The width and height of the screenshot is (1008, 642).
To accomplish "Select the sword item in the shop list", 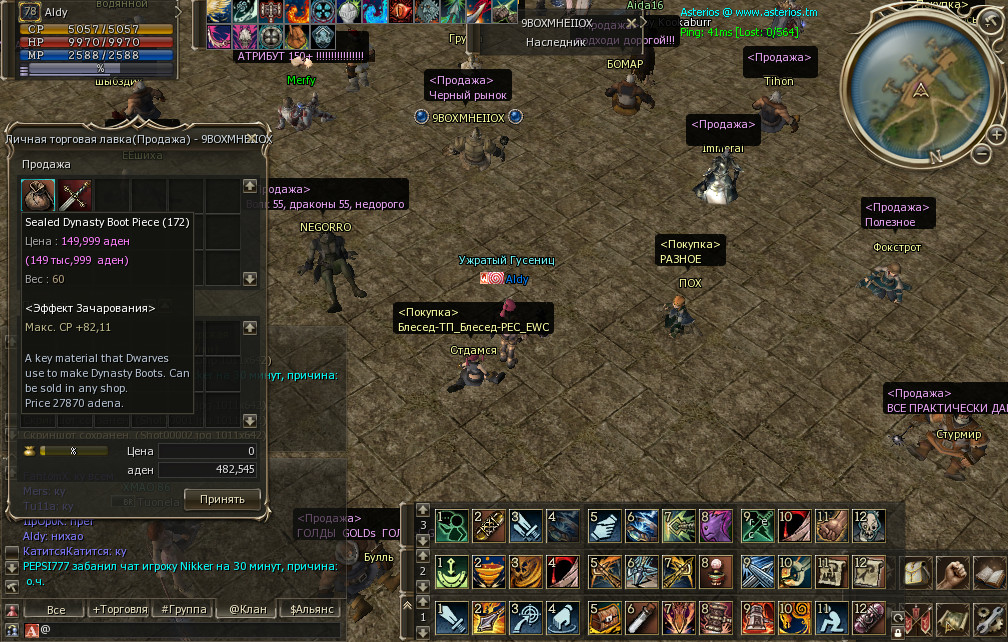I will click(x=76, y=193).
